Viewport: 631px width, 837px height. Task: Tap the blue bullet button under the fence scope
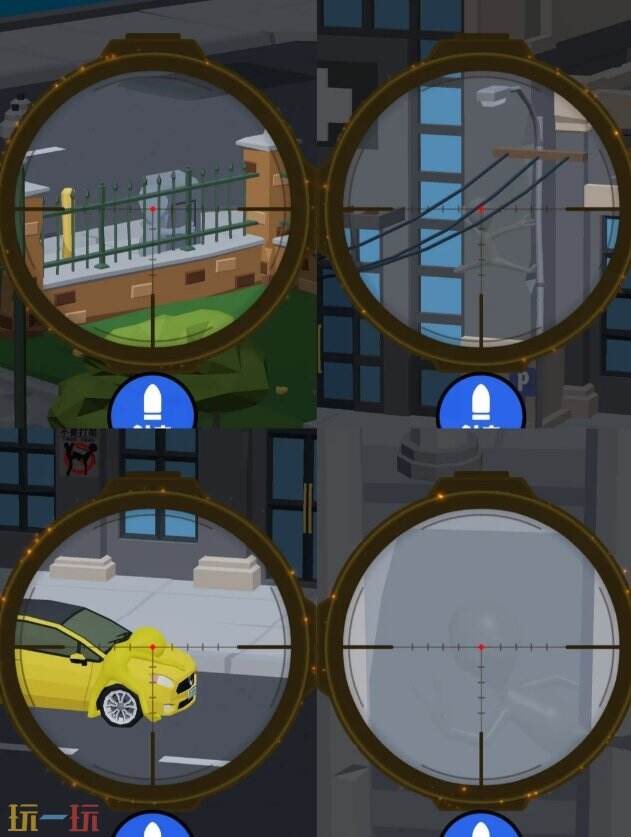click(152, 405)
